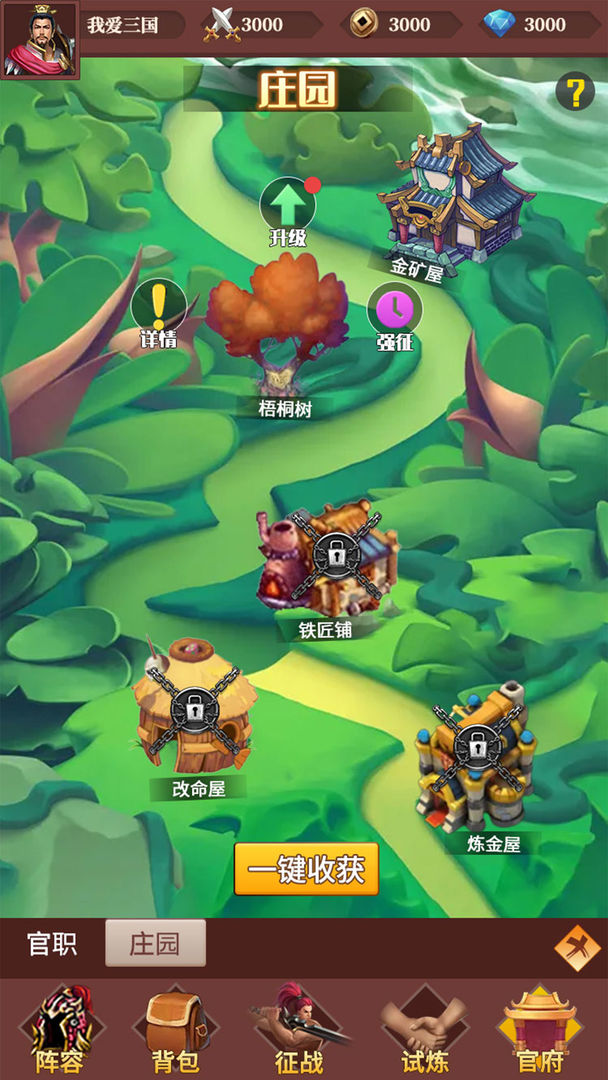Viewport: 608px width, 1080px height.
Task: Open the 阵容 lineup menu
Action: (60, 1030)
